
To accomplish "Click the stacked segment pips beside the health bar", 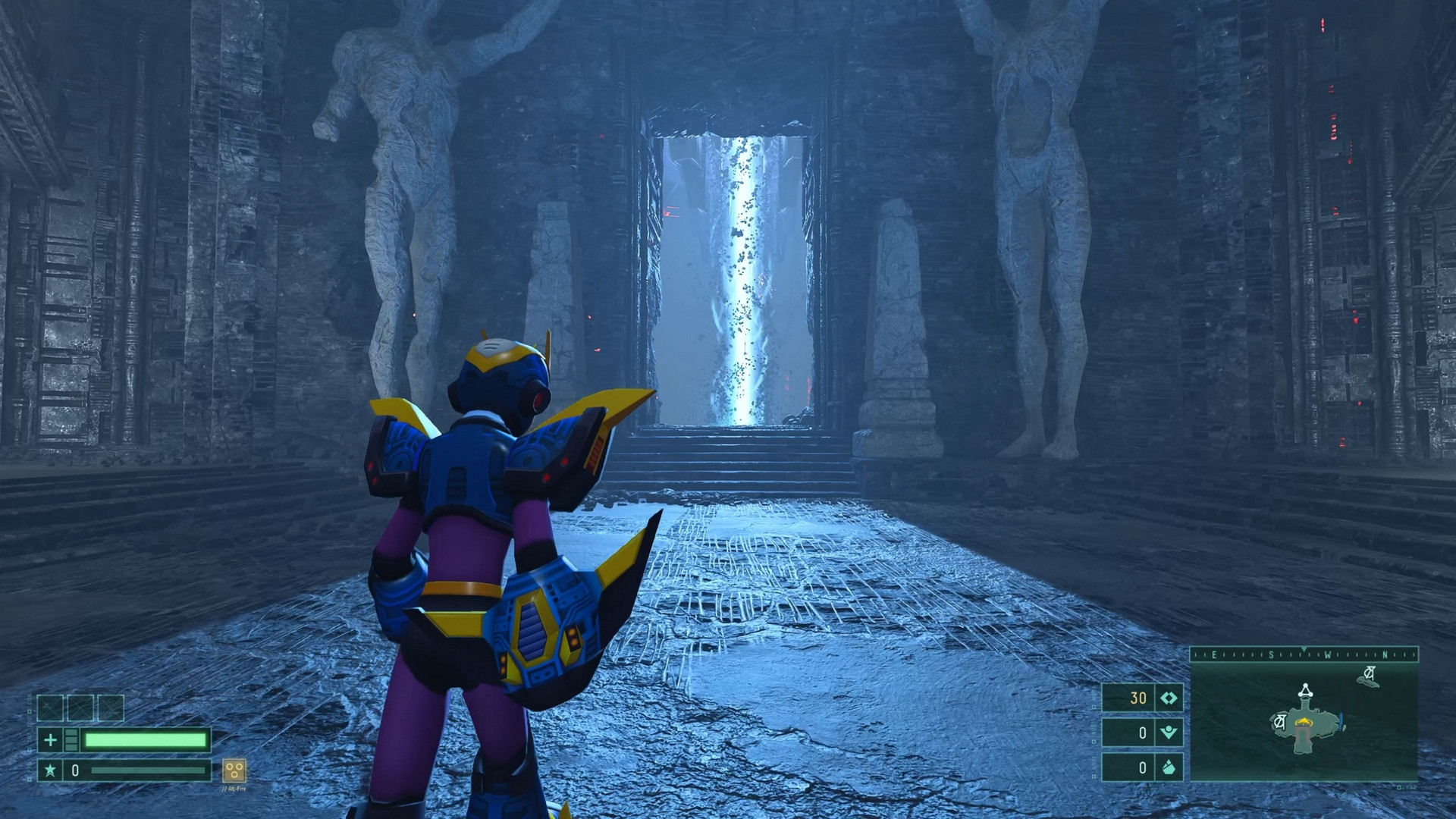I will click(71, 739).
